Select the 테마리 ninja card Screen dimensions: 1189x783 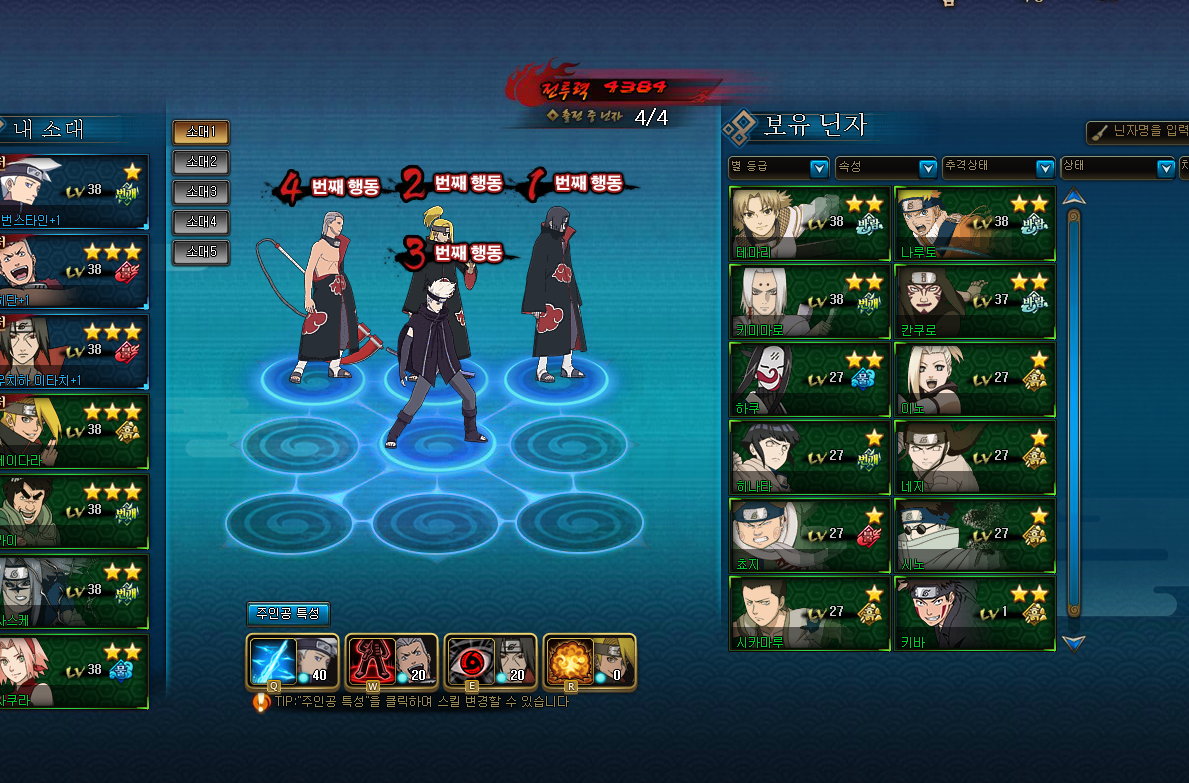click(809, 224)
